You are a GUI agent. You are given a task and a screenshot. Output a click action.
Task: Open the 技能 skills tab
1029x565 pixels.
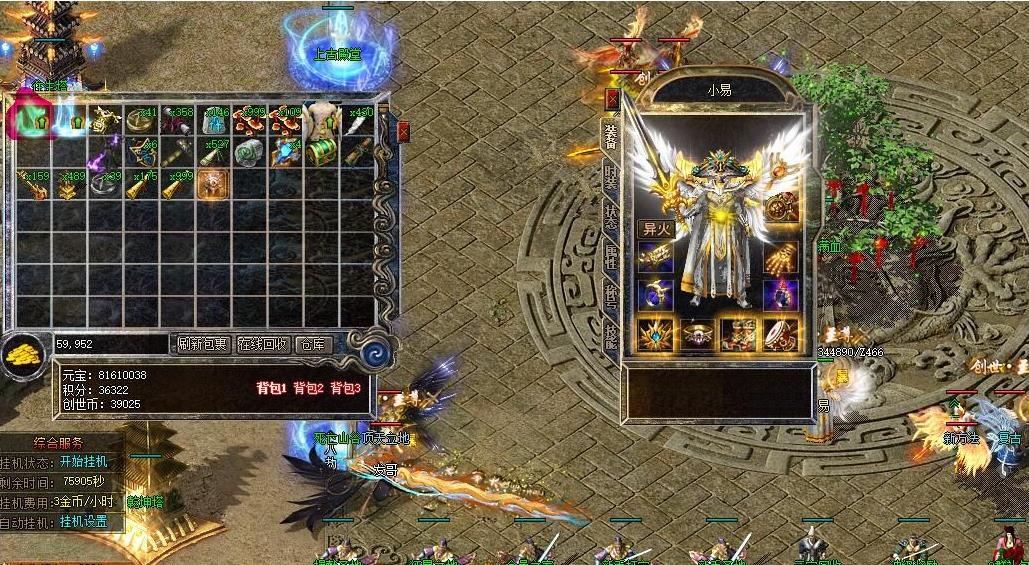click(609, 333)
